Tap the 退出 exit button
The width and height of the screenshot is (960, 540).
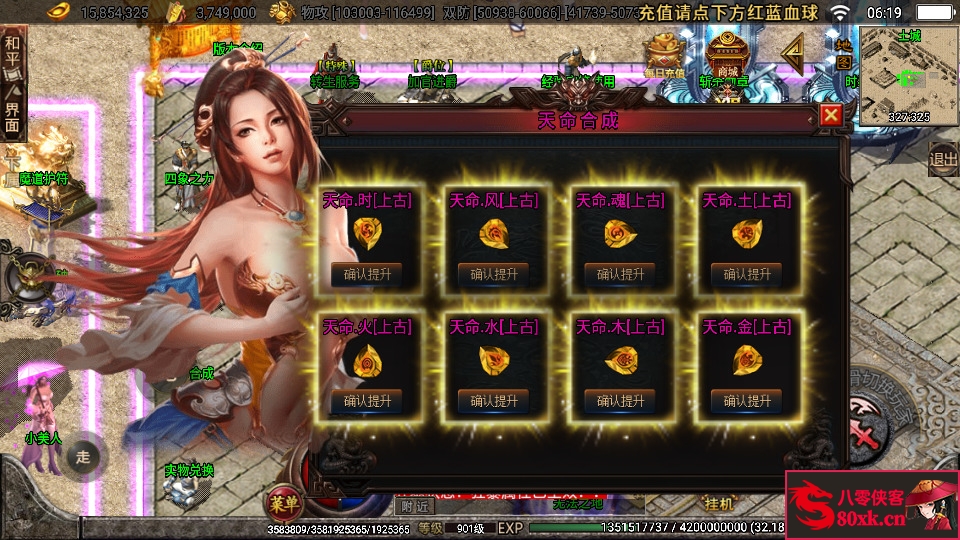[943, 158]
